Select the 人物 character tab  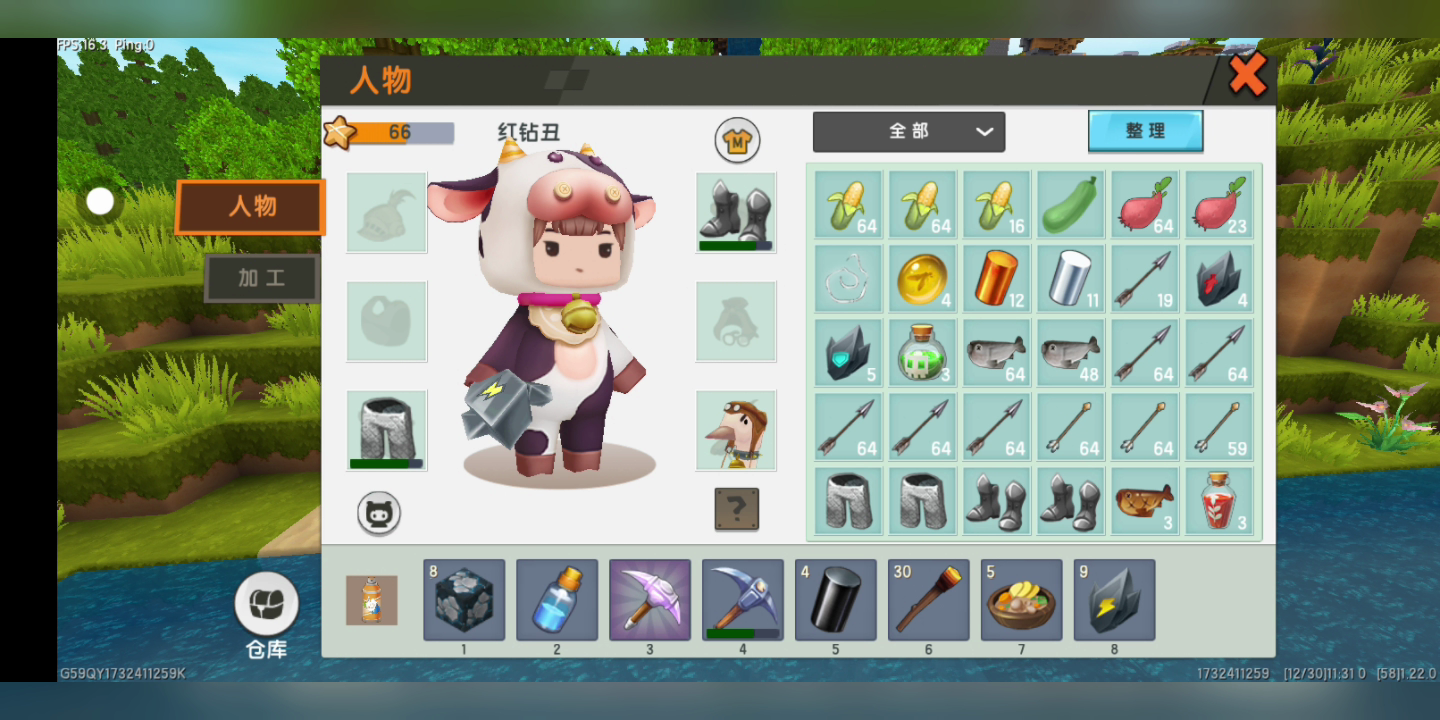tap(251, 207)
